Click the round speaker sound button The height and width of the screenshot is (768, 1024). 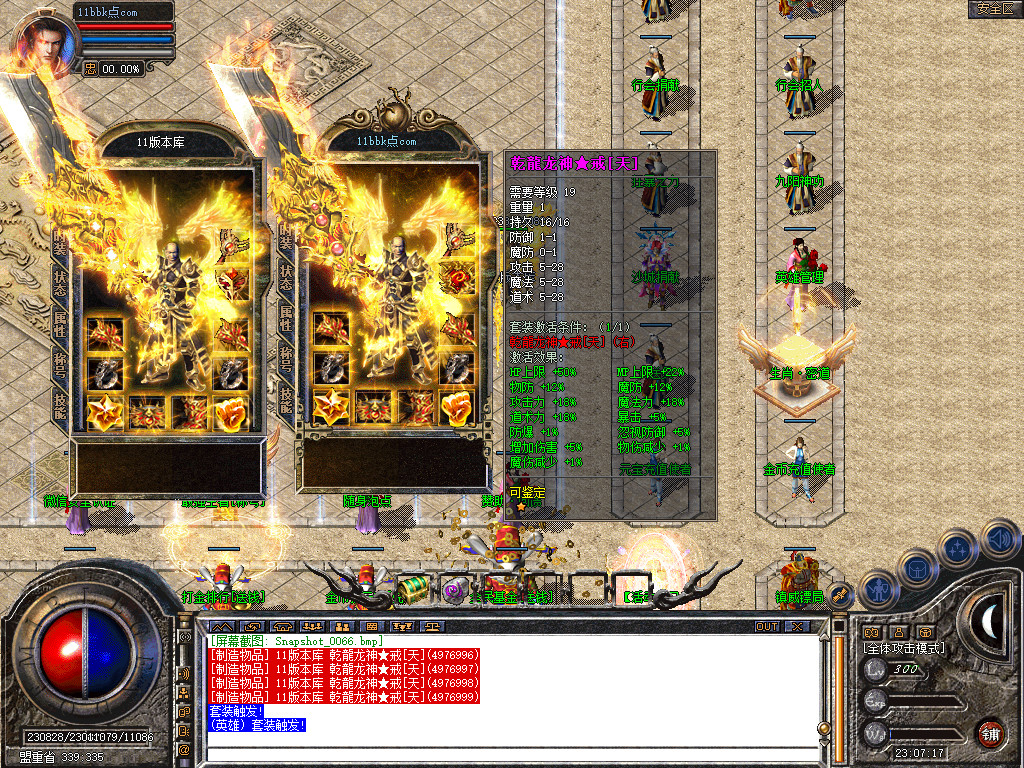coord(998,538)
